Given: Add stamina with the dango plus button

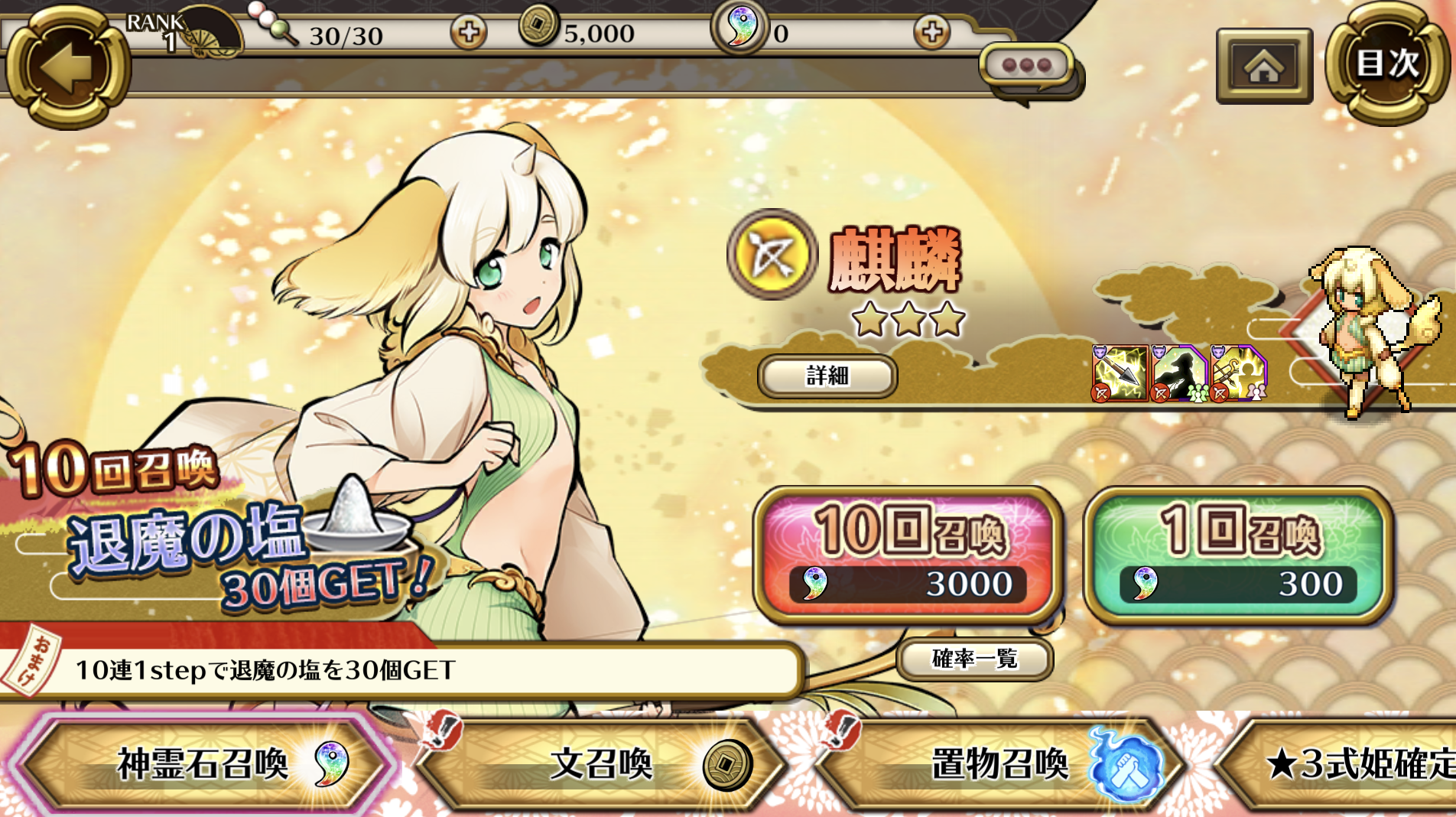Looking at the screenshot, I should [468, 33].
